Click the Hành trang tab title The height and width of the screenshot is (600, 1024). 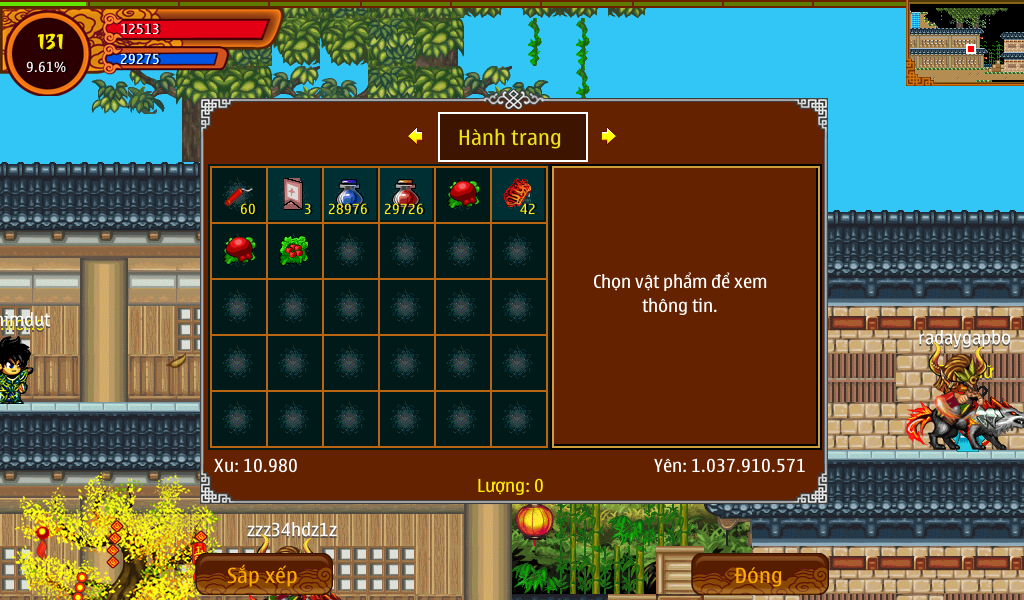[x=512, y=137]
